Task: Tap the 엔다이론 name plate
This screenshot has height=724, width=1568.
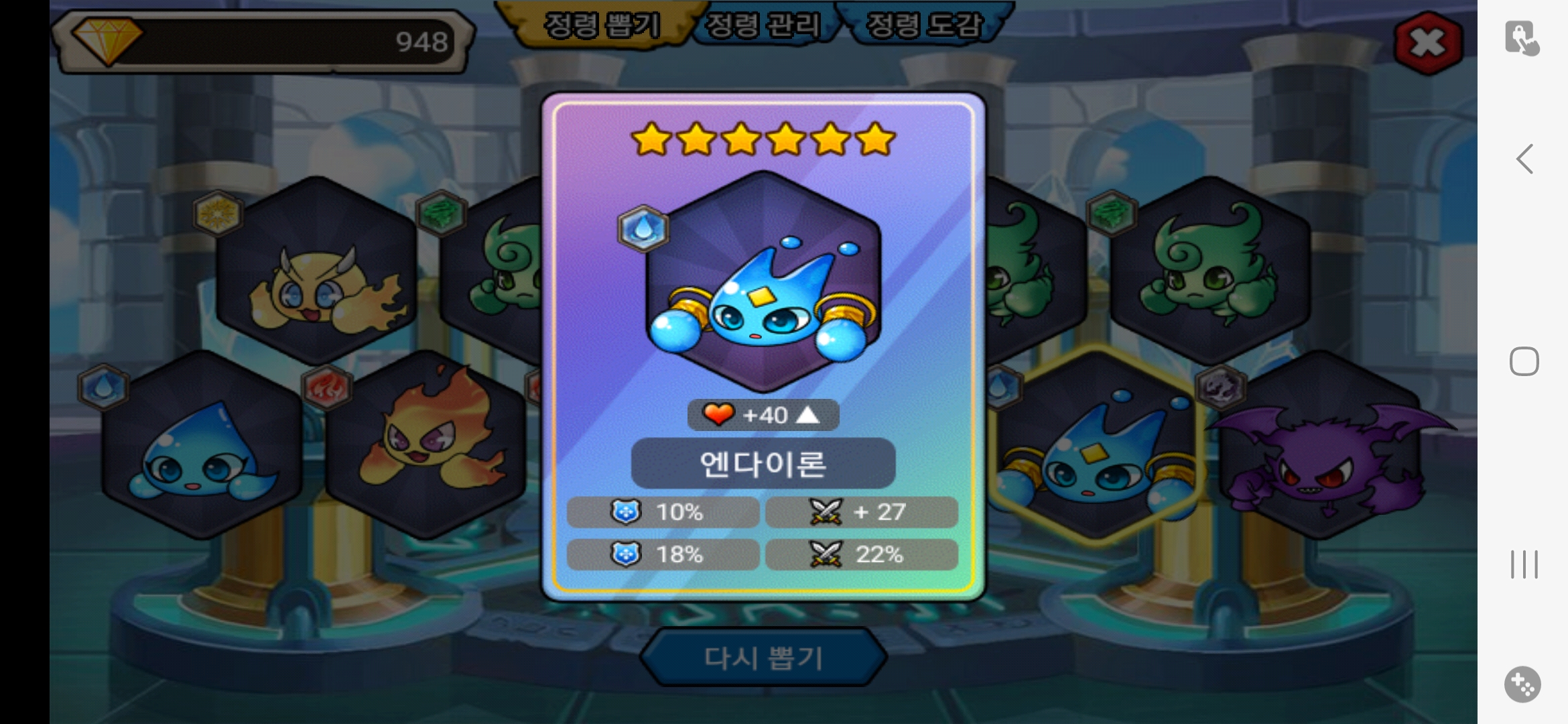Action: [x=763, y=463]
